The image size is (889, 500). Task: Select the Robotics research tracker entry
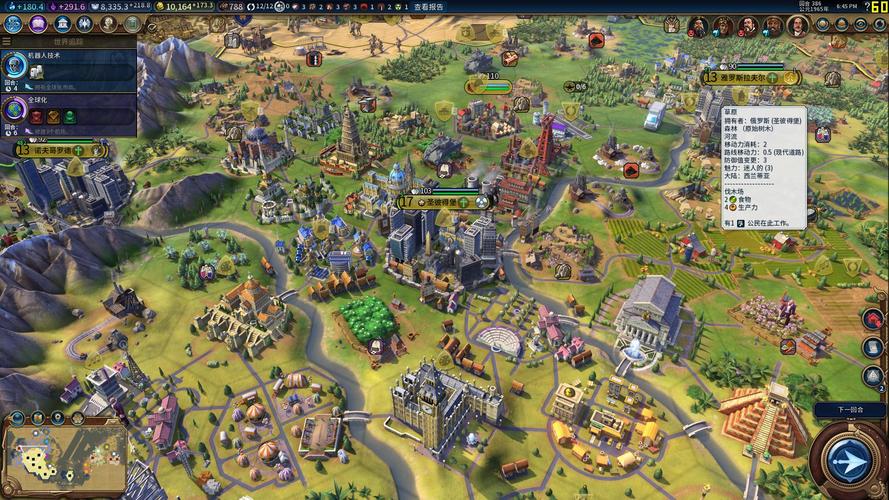tap(68, 67)
